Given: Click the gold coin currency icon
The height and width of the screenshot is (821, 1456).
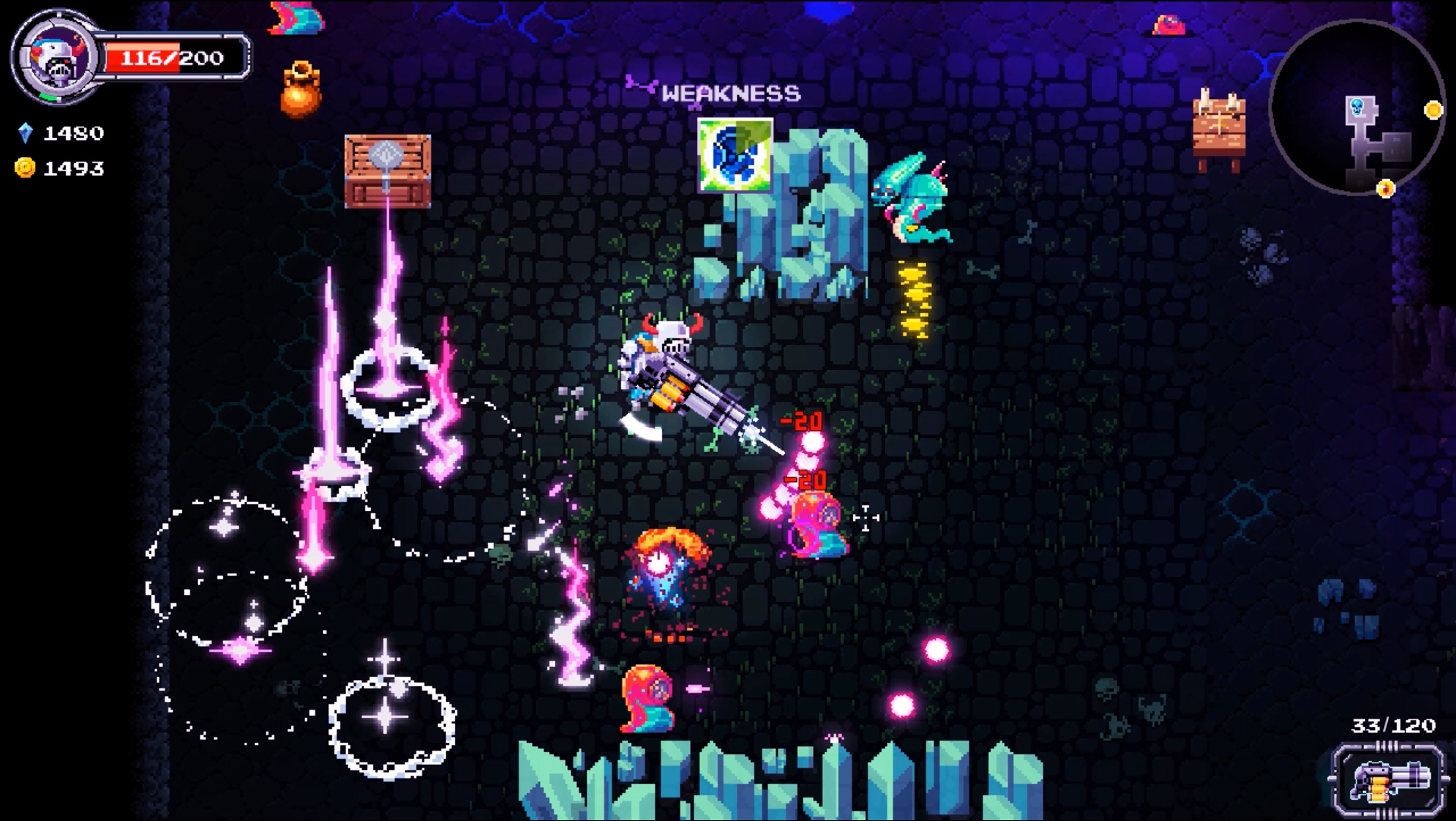Looking at the screenshot, I should point(25,168).
